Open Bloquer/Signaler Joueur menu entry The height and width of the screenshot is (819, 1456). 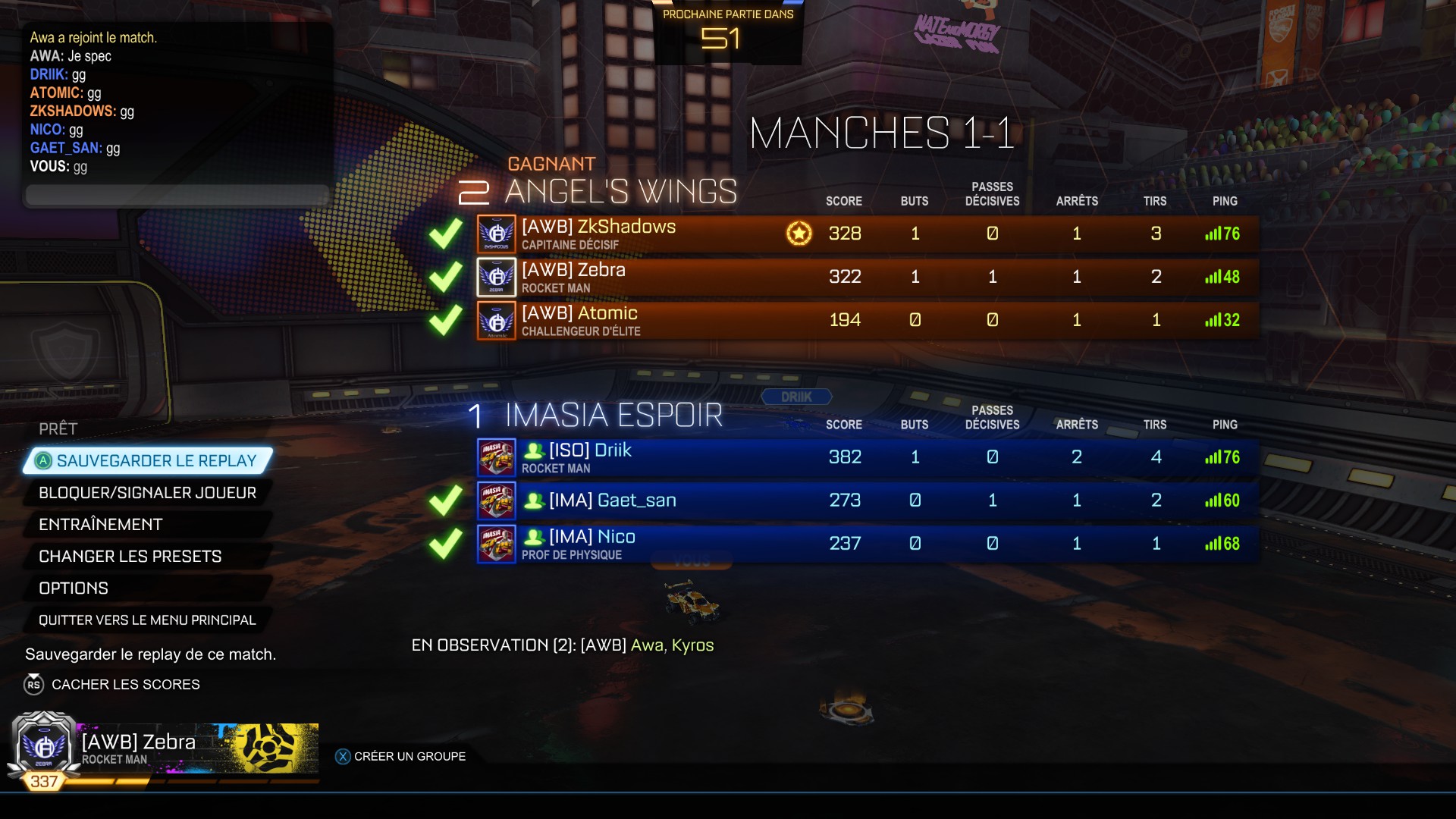(147, 493)
